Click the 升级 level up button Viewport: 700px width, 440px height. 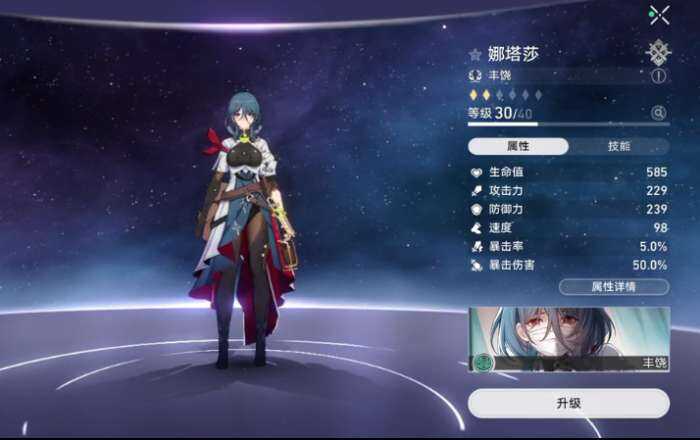(568, 403)
